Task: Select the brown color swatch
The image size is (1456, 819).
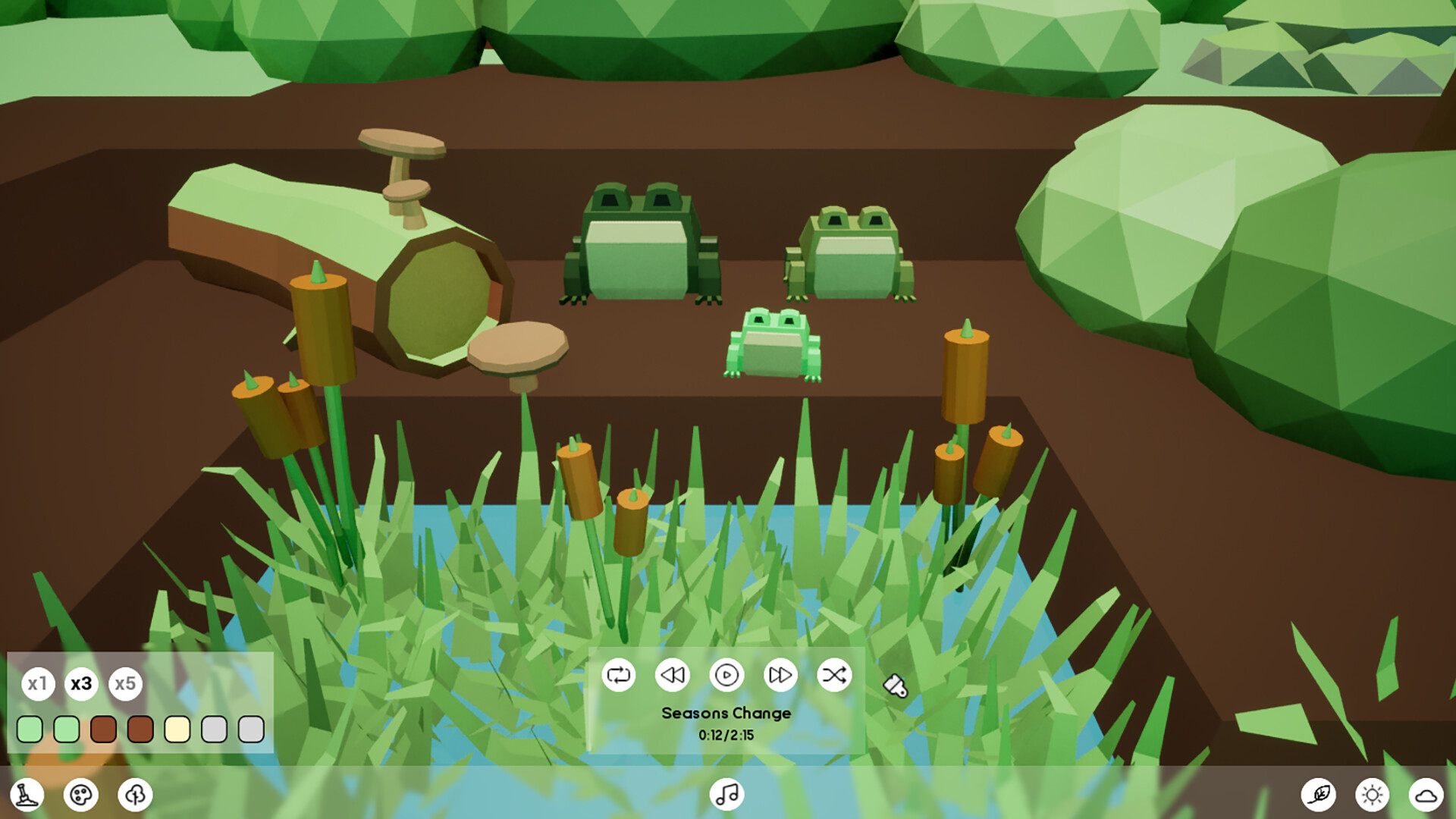Action: click(x=102, y=730)
